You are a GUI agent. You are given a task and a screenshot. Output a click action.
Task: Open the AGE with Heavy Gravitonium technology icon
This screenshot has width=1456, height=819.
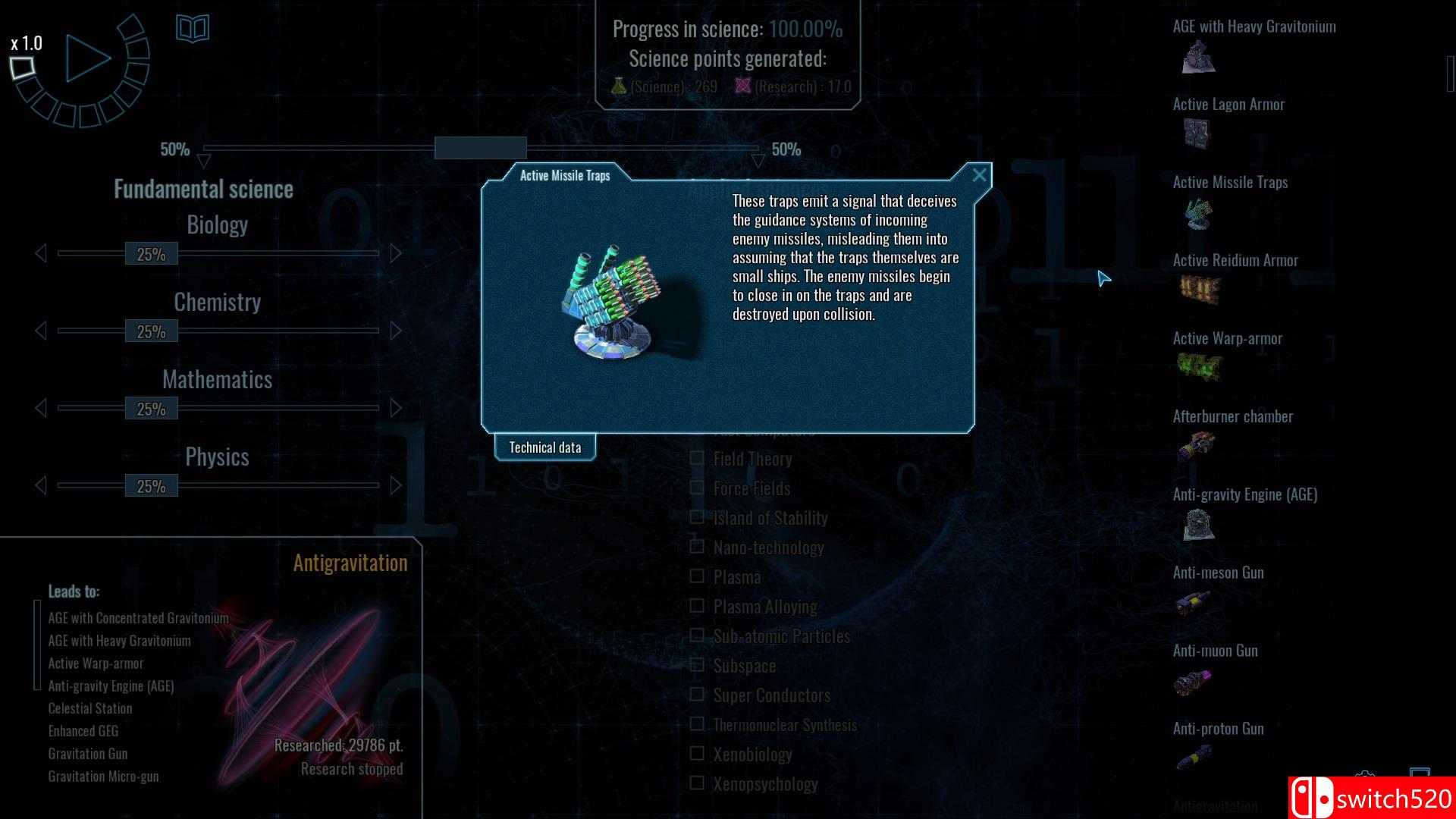[x=1197, y=59]
